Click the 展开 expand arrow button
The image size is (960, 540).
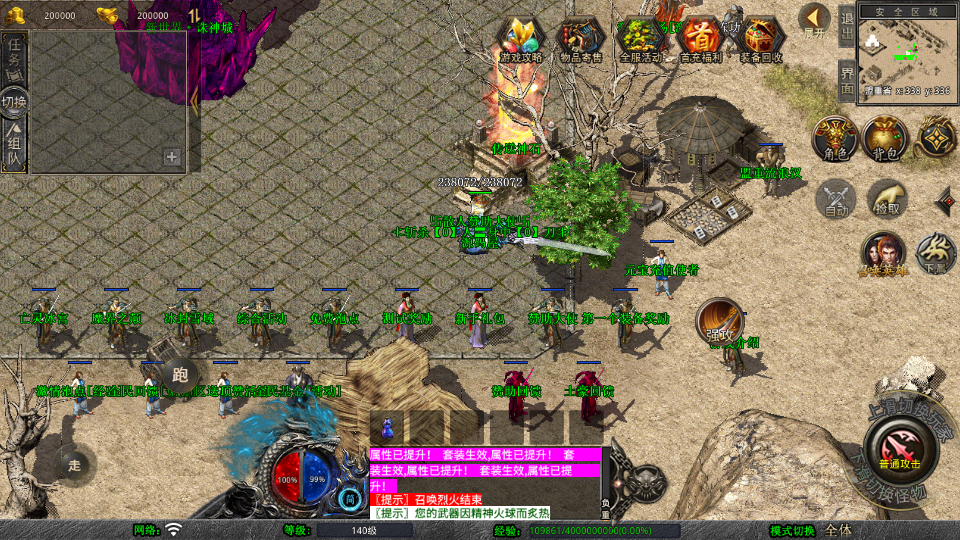coord(814,19)
